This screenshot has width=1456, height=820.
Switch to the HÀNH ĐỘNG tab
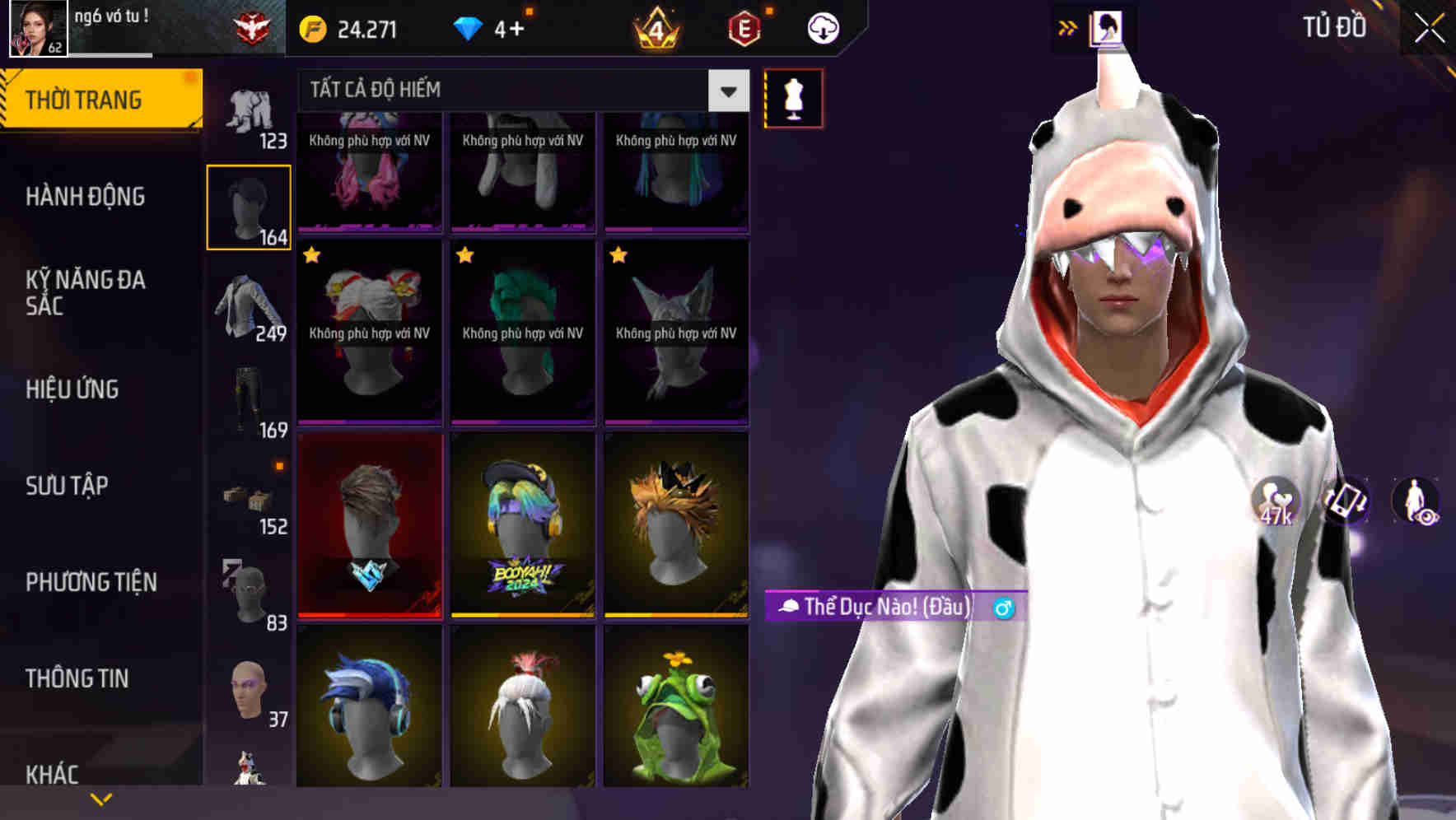[x=85, y=197]
